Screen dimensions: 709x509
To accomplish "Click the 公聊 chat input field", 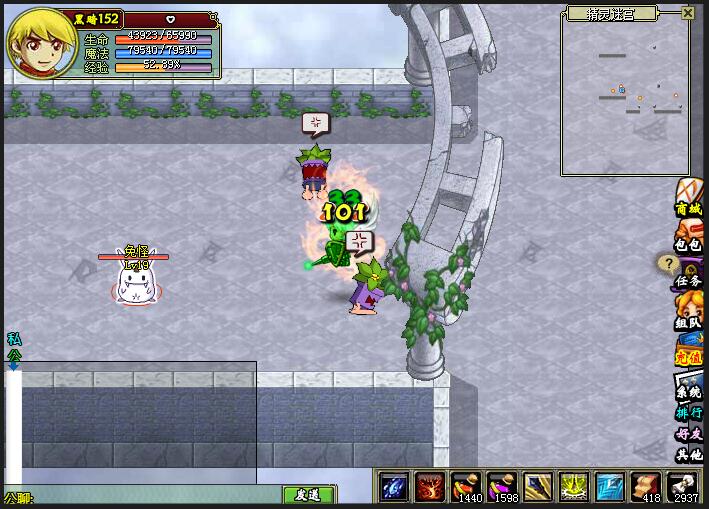I will click(x=150, y=495).
